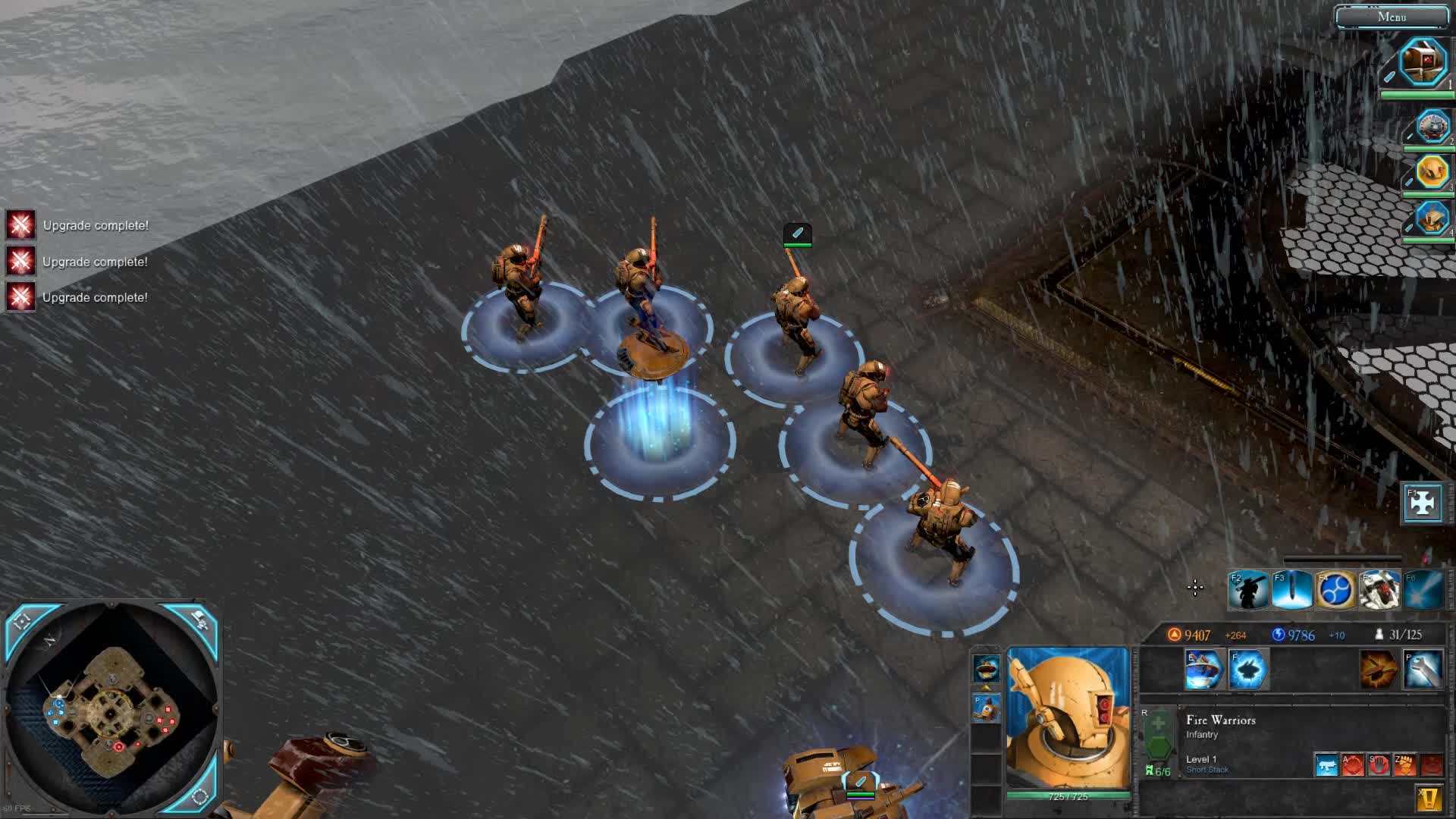The height and width of the screenshot is (819, 1456).
Task: Open the Menu button
Action: click(1392, 17)
